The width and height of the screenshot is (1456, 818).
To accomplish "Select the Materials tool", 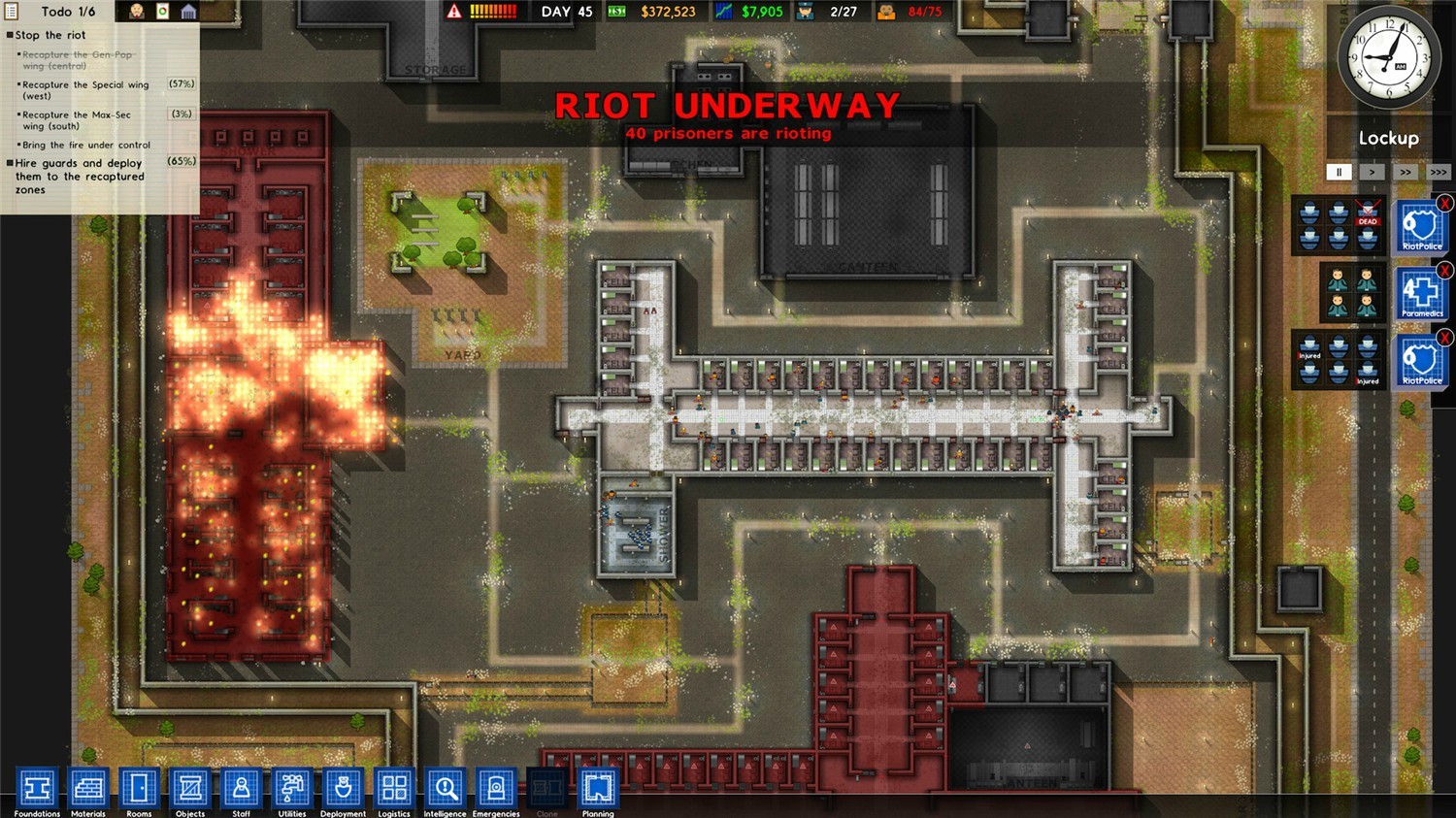I will click(87, 789).
